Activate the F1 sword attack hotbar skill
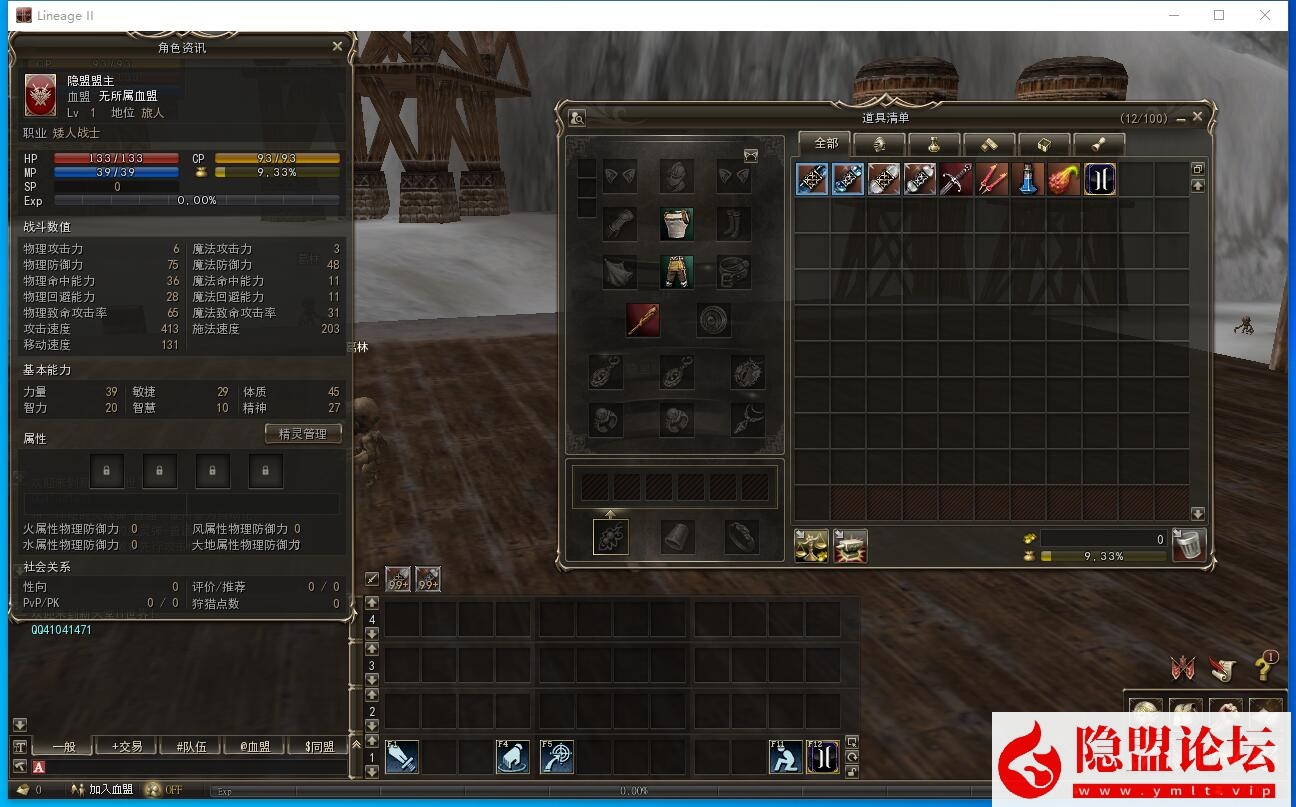The image size is (1296, 807). click(402, 757)
